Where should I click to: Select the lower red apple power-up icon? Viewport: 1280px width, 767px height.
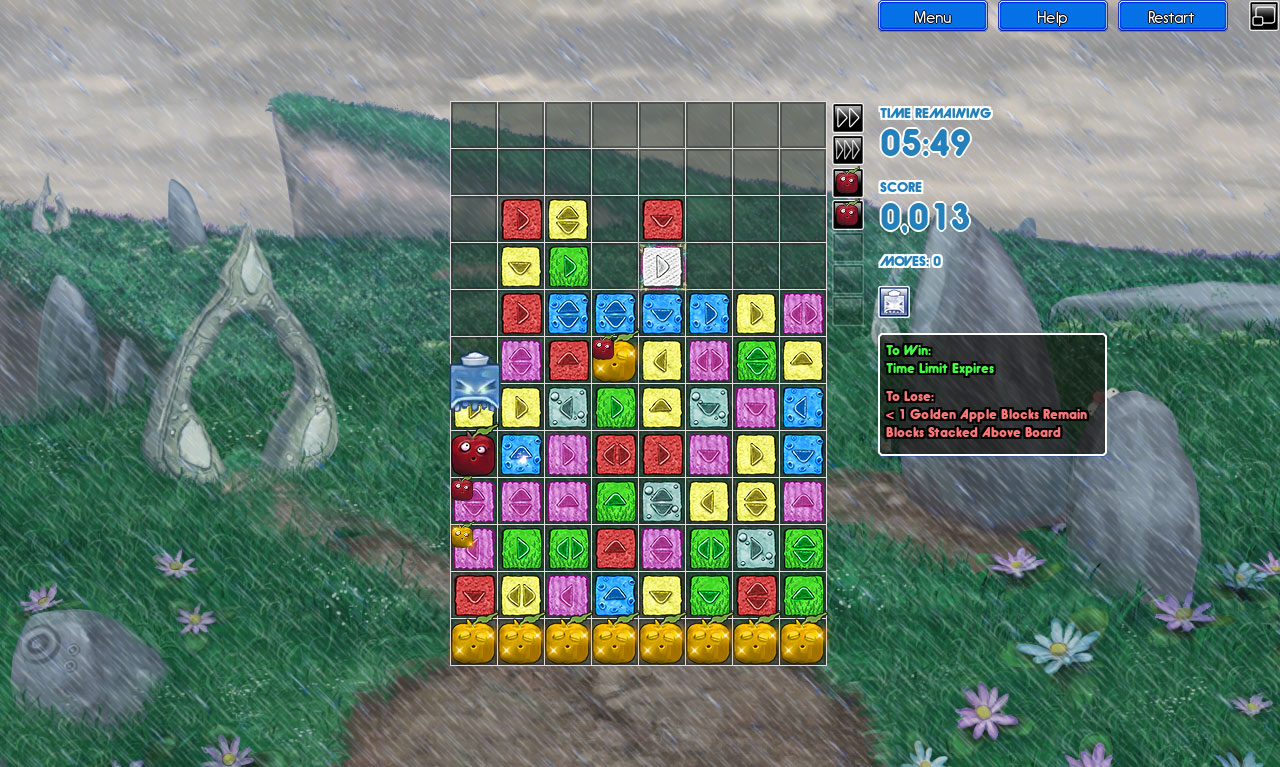pyautogui.click(x=847, y=214)
